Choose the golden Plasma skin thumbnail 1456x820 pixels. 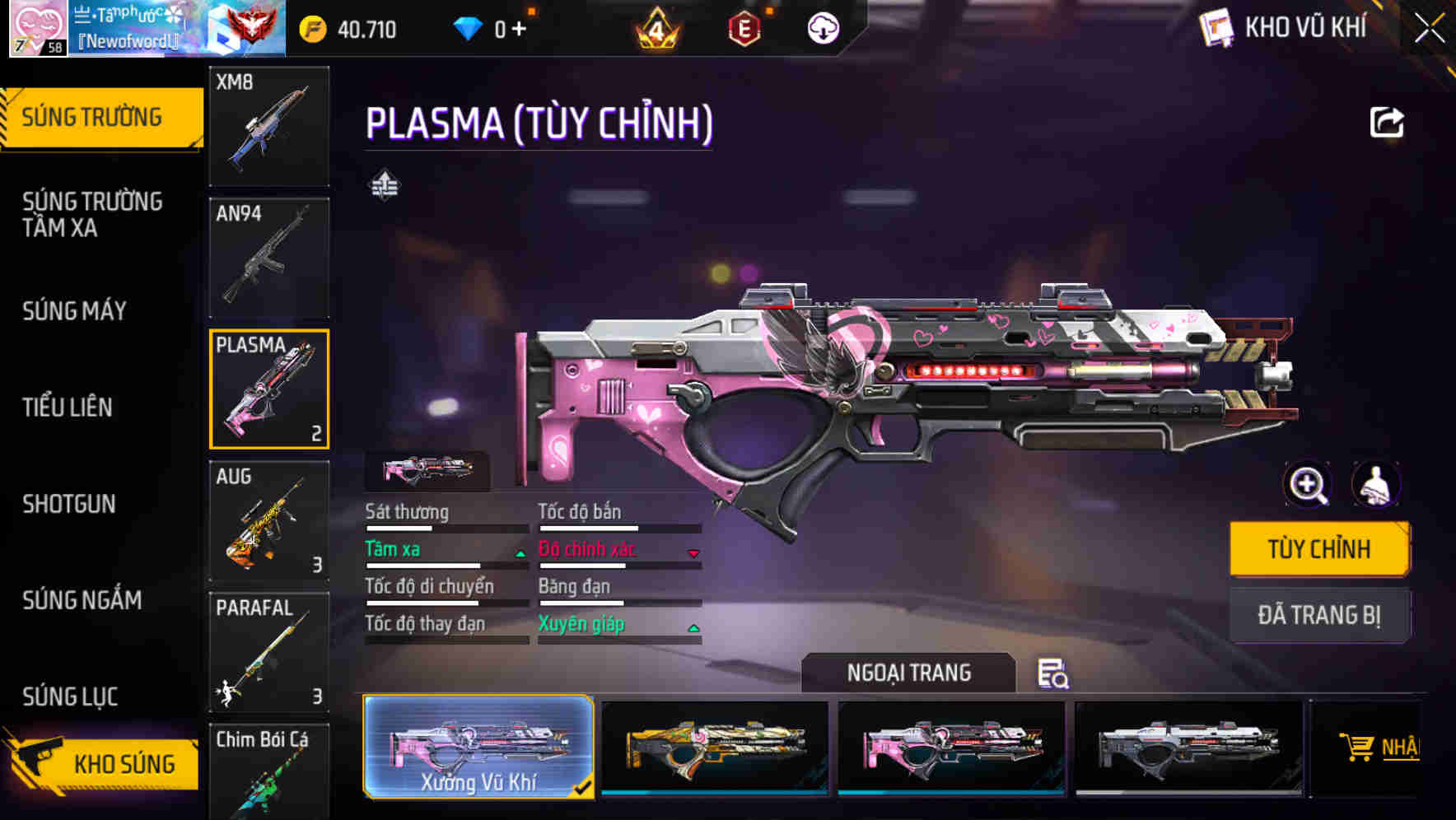click(x=715, y=747)
